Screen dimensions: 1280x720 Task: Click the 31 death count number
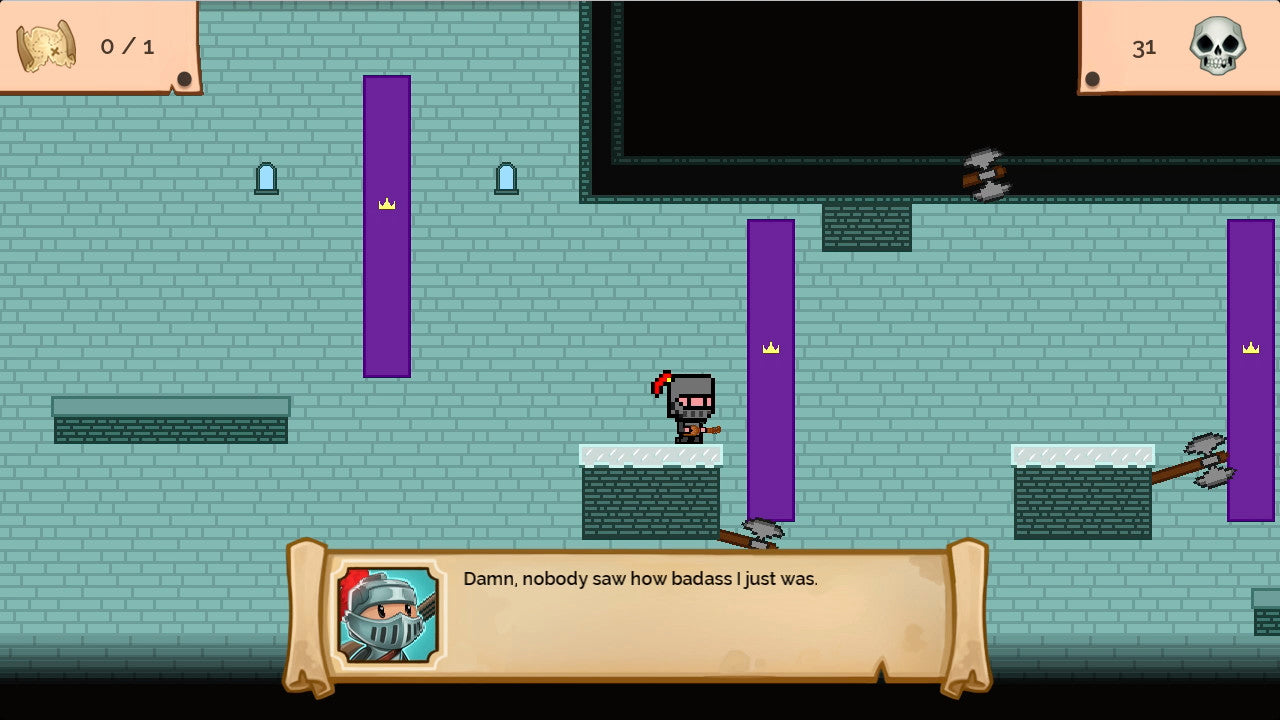coord(1146,46)
